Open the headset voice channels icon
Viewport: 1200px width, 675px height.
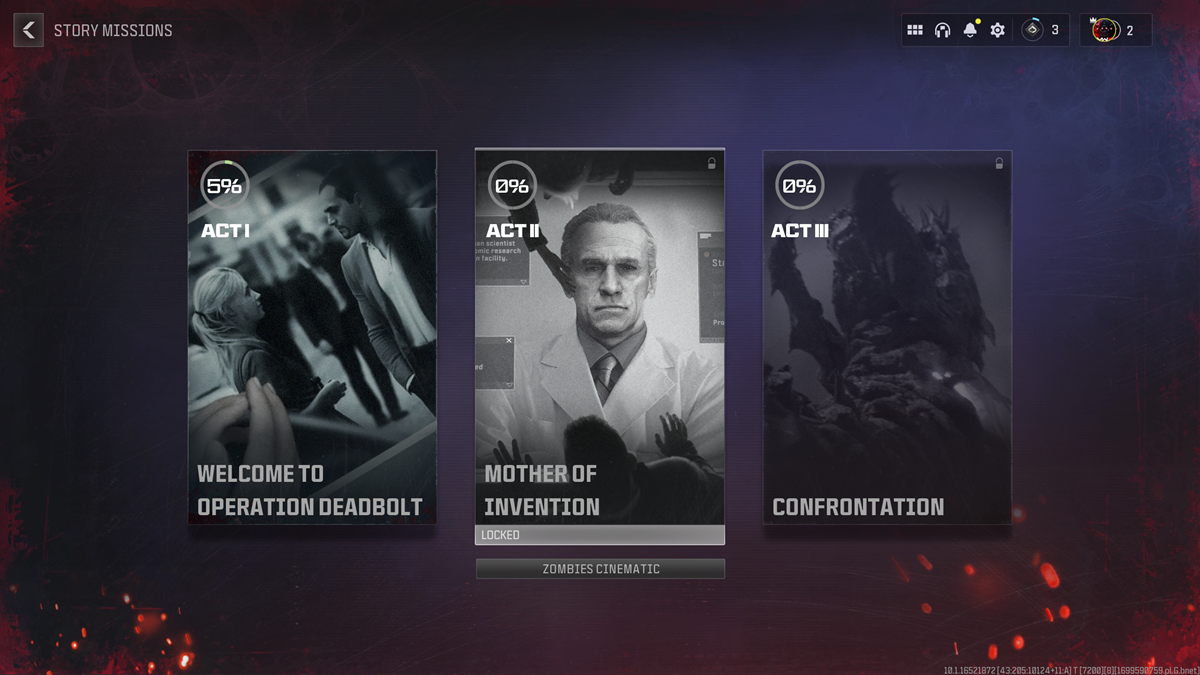pyautogui.click(x=942, y=30)
